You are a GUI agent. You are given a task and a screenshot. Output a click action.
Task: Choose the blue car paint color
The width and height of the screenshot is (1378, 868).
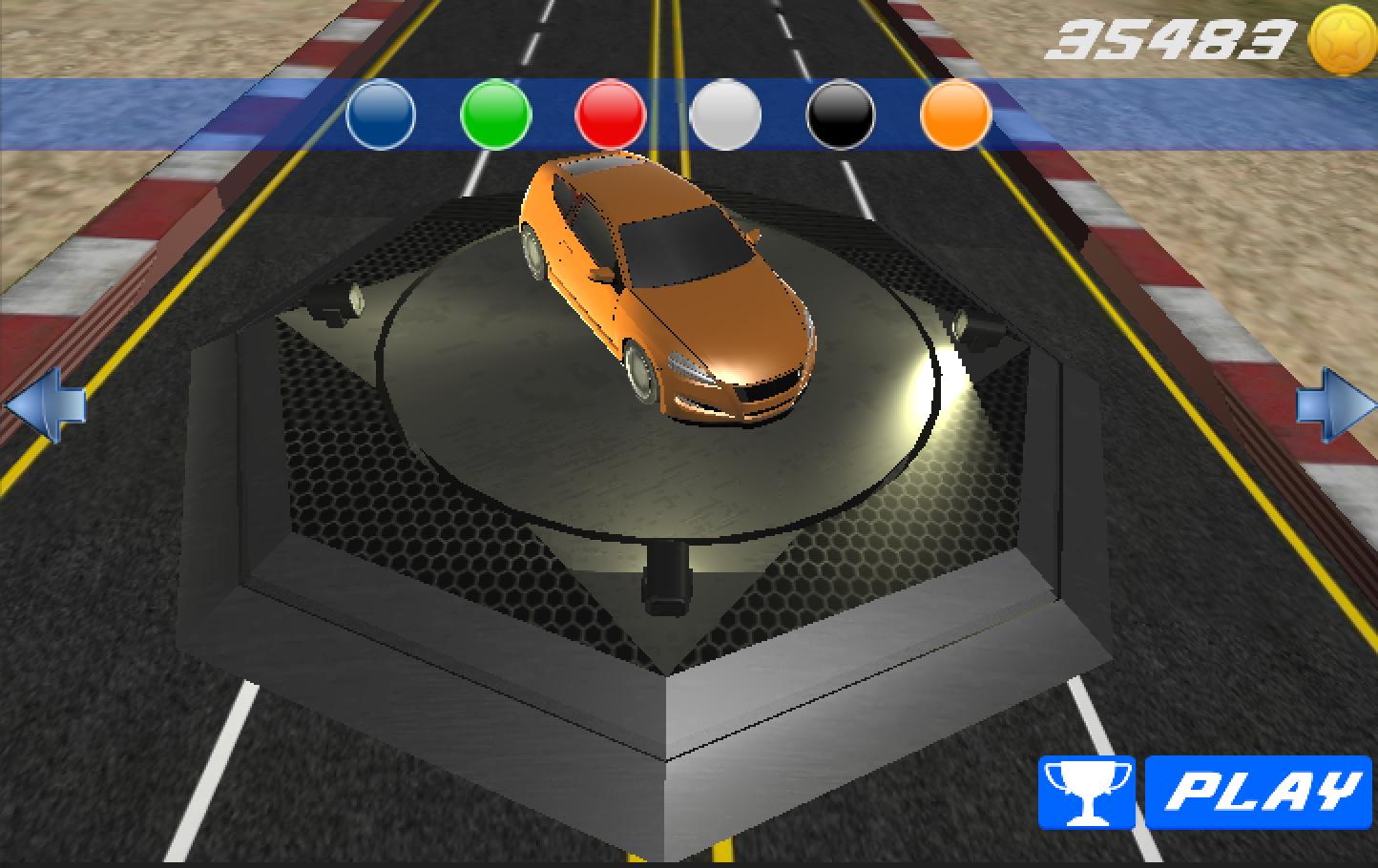click(381, 114)
